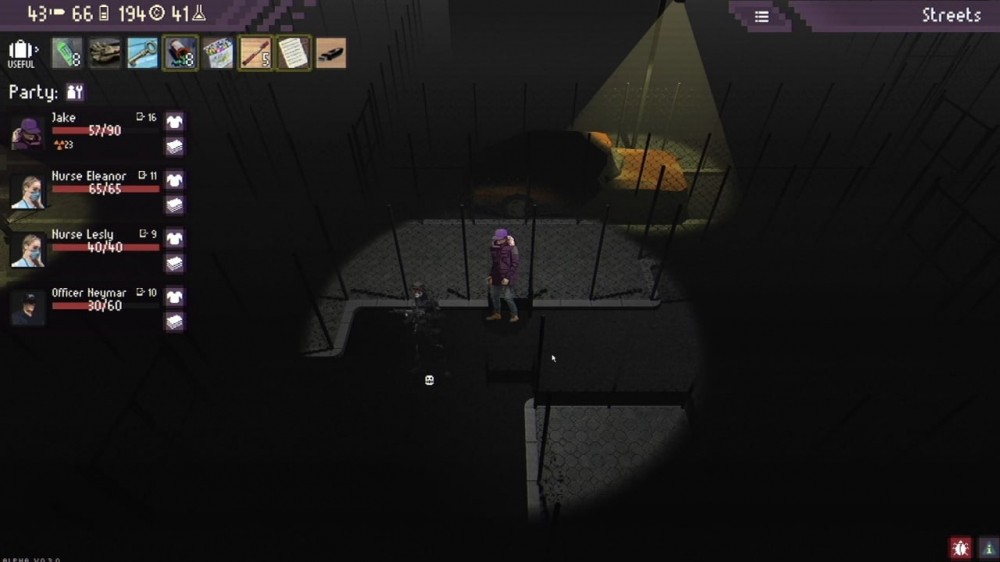The width and height of the screenshot is (1000, 562).
Task: Open Nurse Eleanor's stacked-sheets button
Action: 175,205
